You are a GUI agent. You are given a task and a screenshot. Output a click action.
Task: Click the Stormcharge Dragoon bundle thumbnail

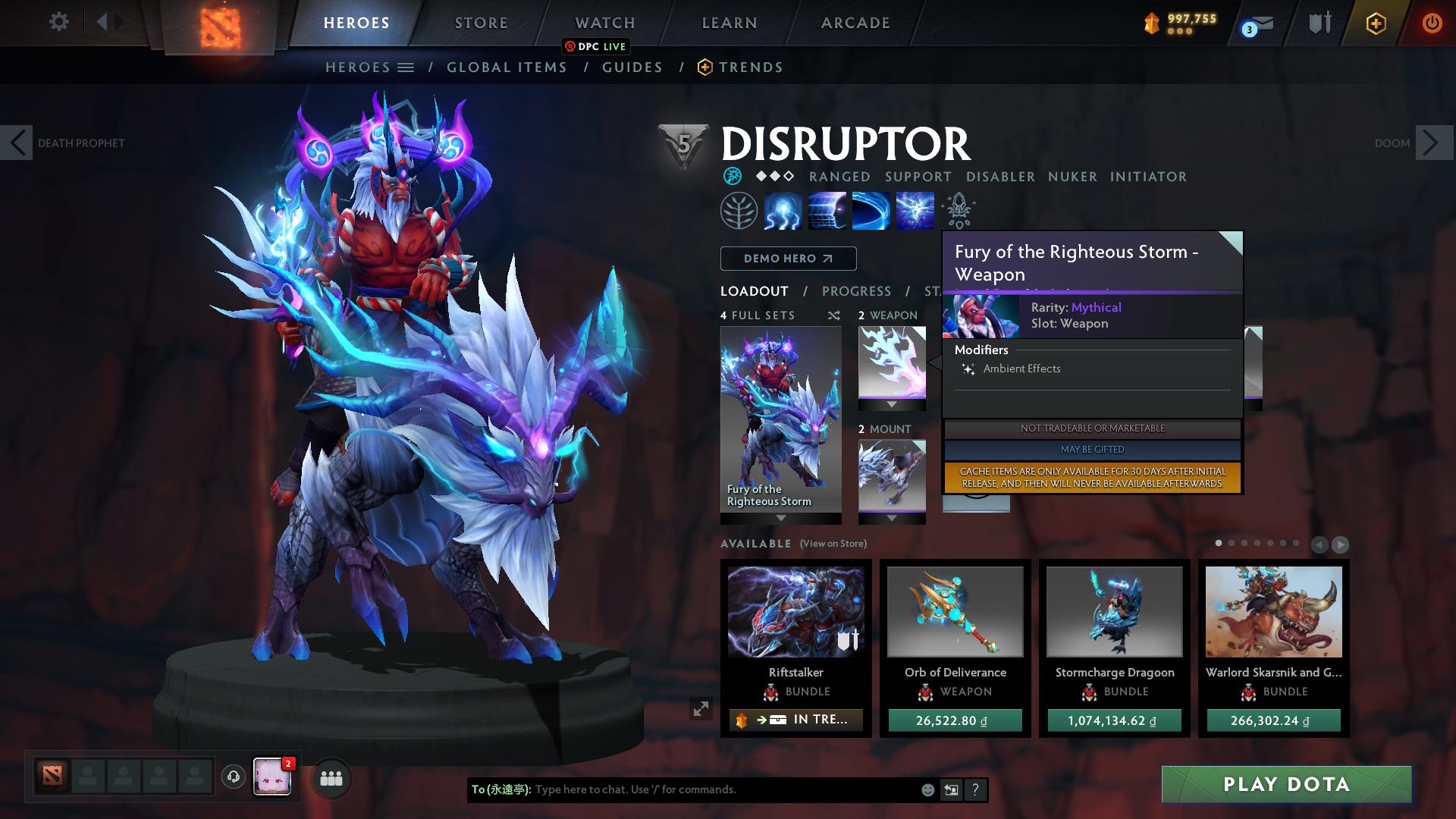1114,611
